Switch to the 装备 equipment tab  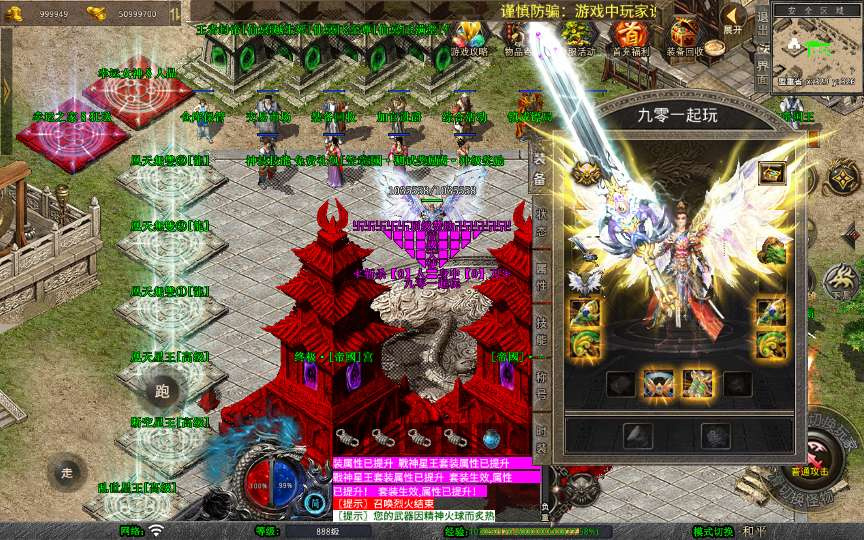tap(539, 170)
